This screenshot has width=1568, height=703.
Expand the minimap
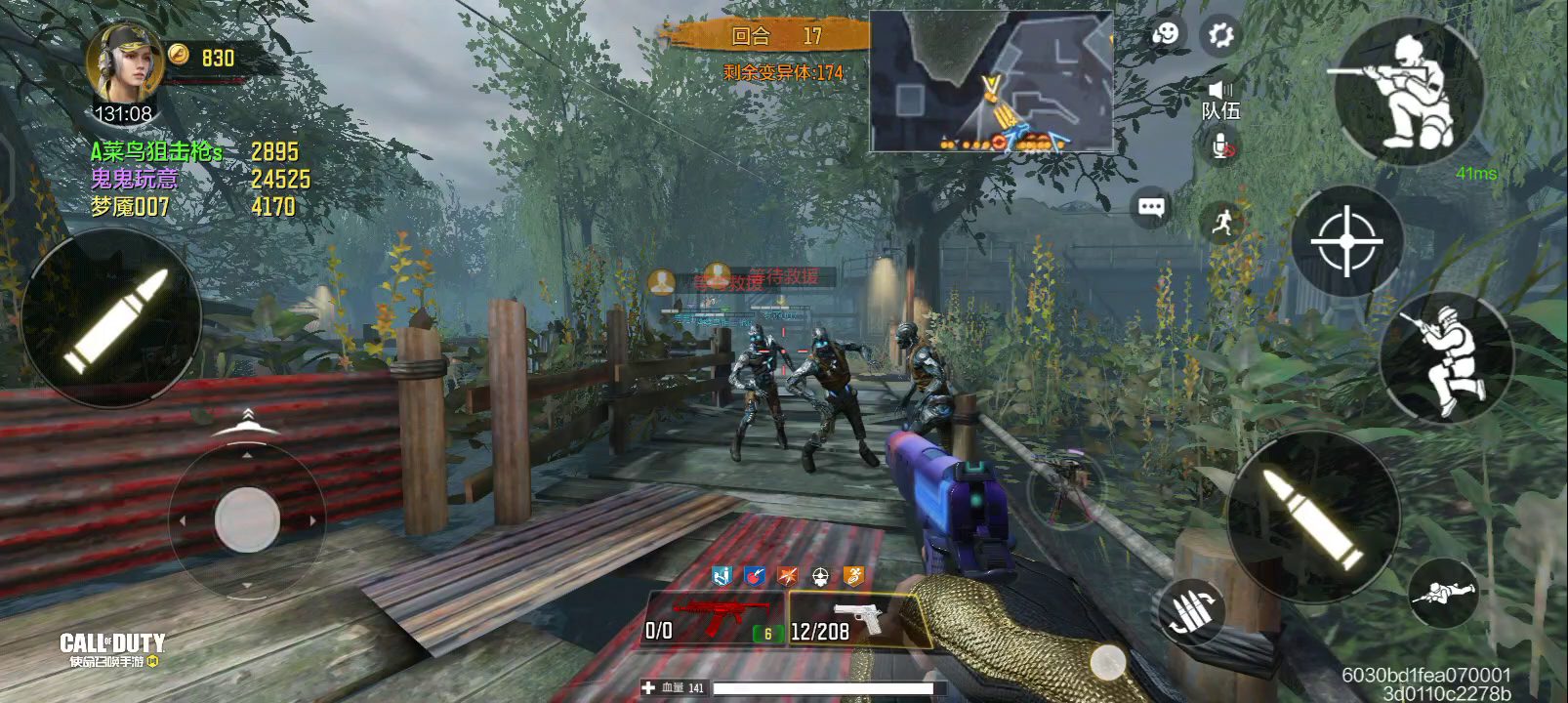point(991,82)
